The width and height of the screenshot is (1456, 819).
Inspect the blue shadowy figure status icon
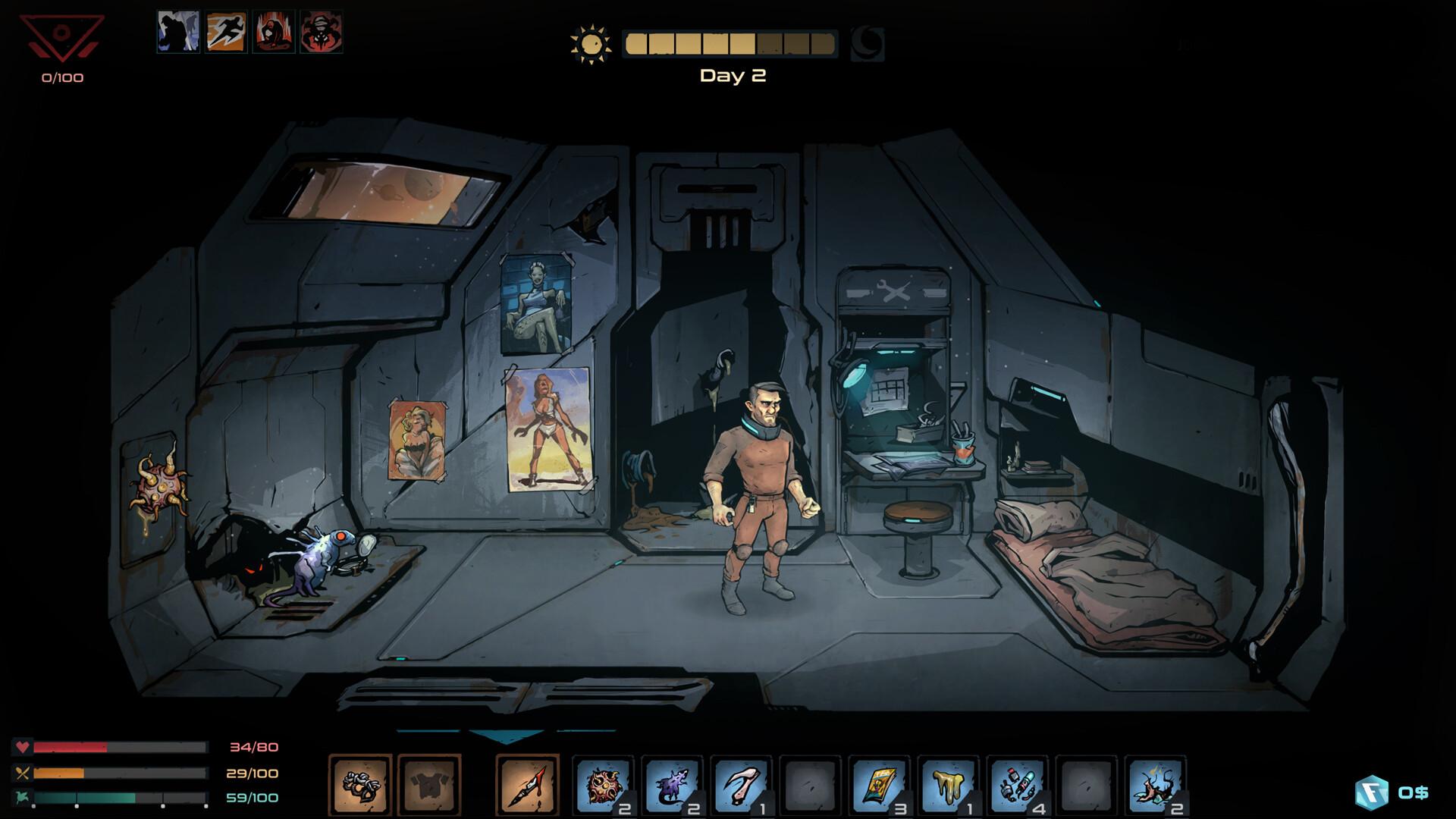tap(178, 32)
